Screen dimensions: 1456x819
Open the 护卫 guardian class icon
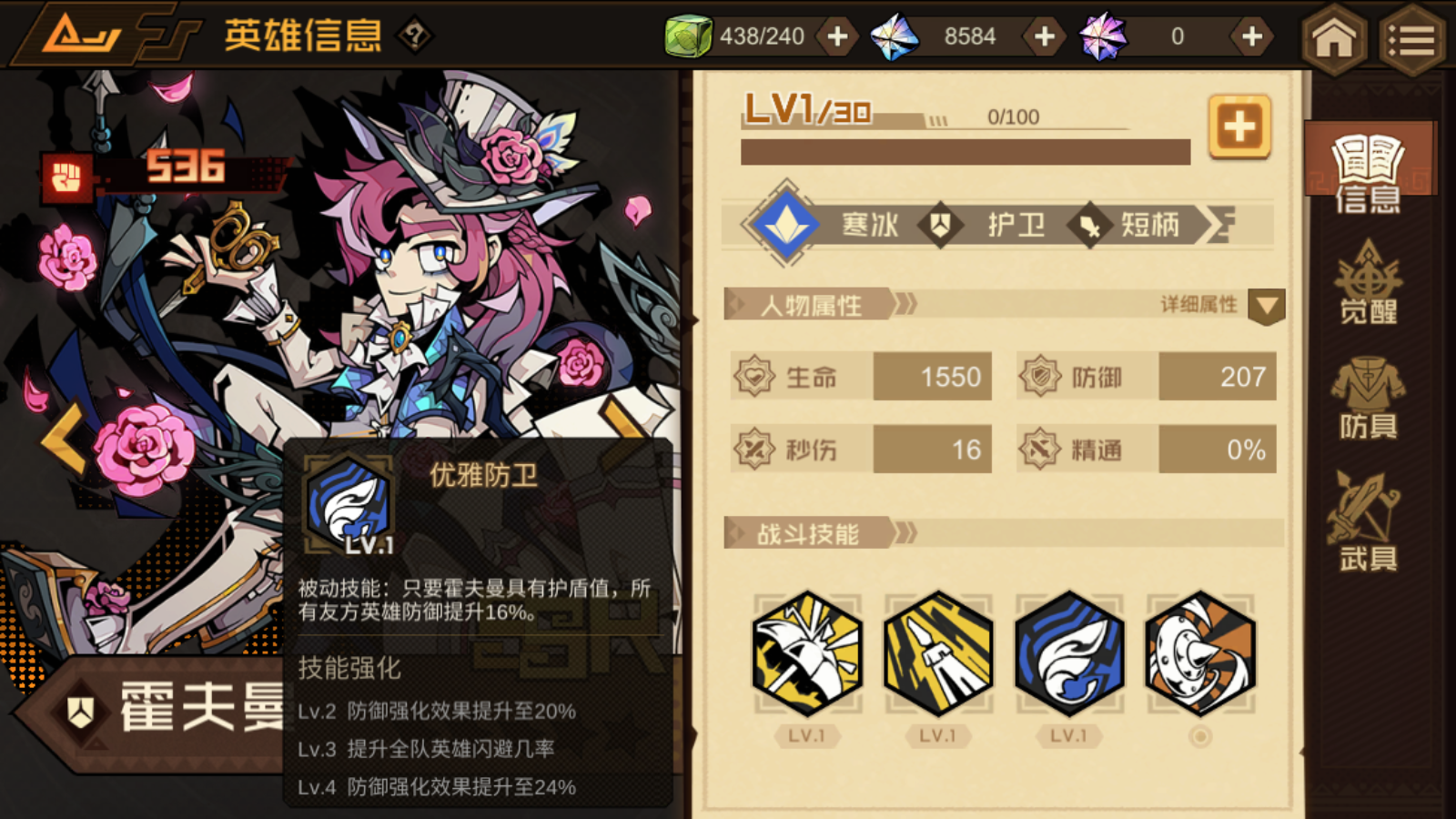coord(941,225)
